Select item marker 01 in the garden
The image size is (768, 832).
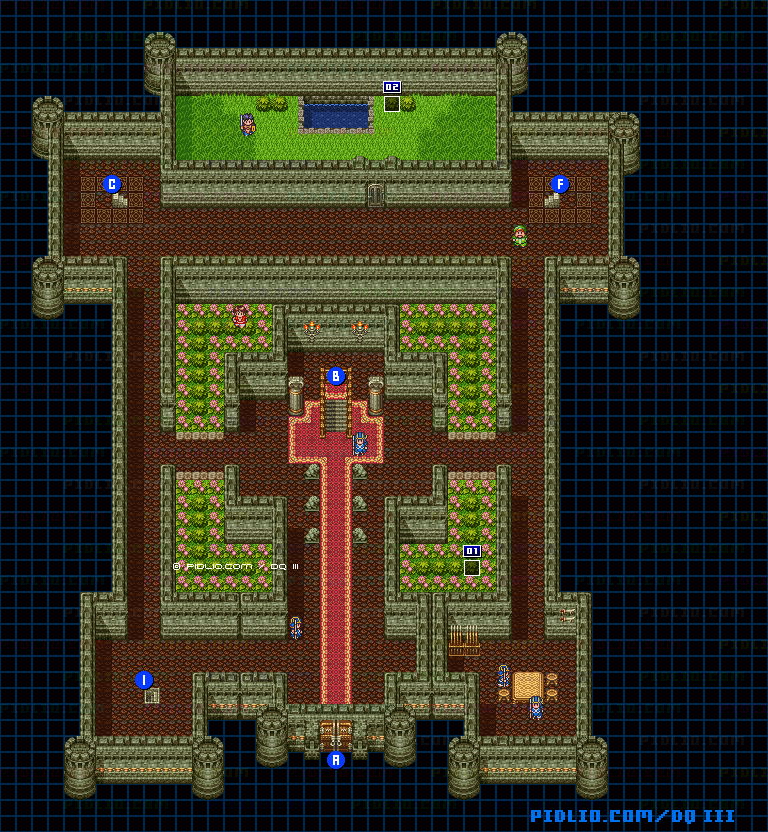(x=472, y=552)
